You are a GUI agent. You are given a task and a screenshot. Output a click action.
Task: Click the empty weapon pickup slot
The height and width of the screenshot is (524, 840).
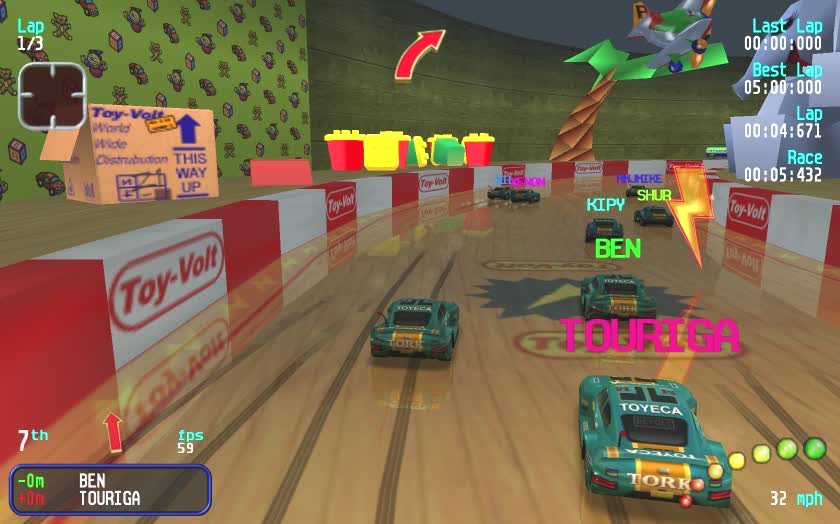coord(52,95)
